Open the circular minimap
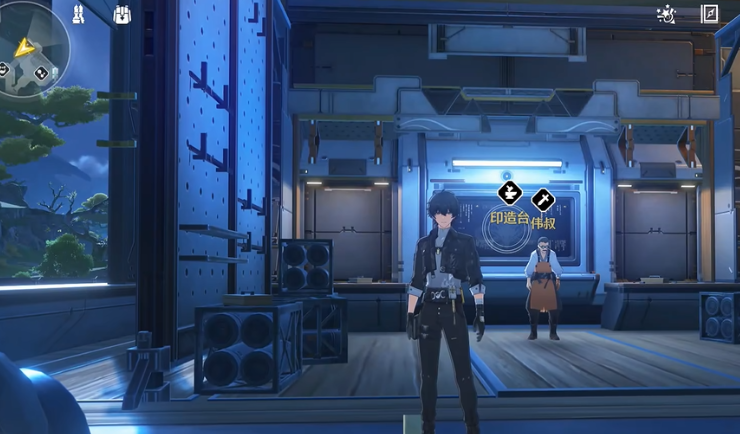The height and width of the screenshot is (434, 740). point(28,46)
